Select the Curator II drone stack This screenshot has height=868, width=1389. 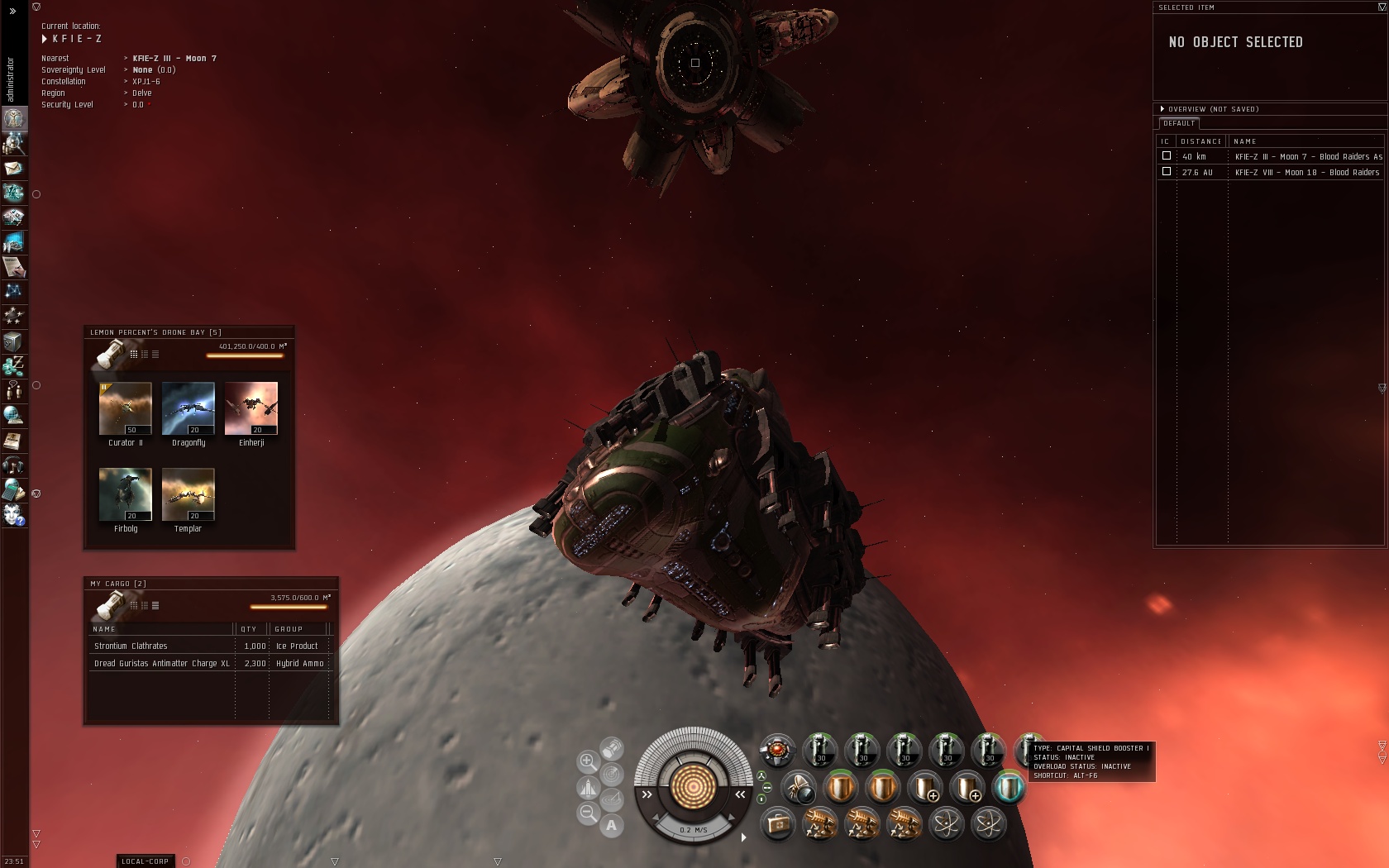[x=126, y=408]
